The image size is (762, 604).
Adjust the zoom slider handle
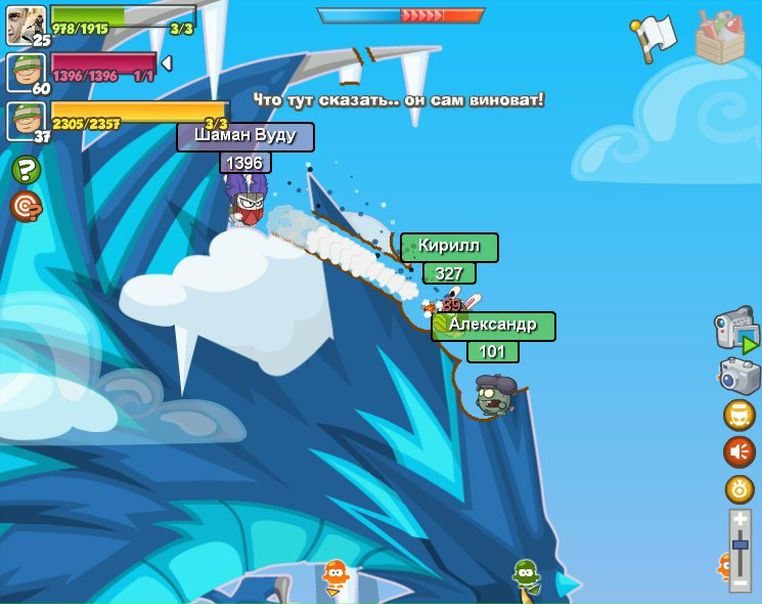tap(740, 545)
